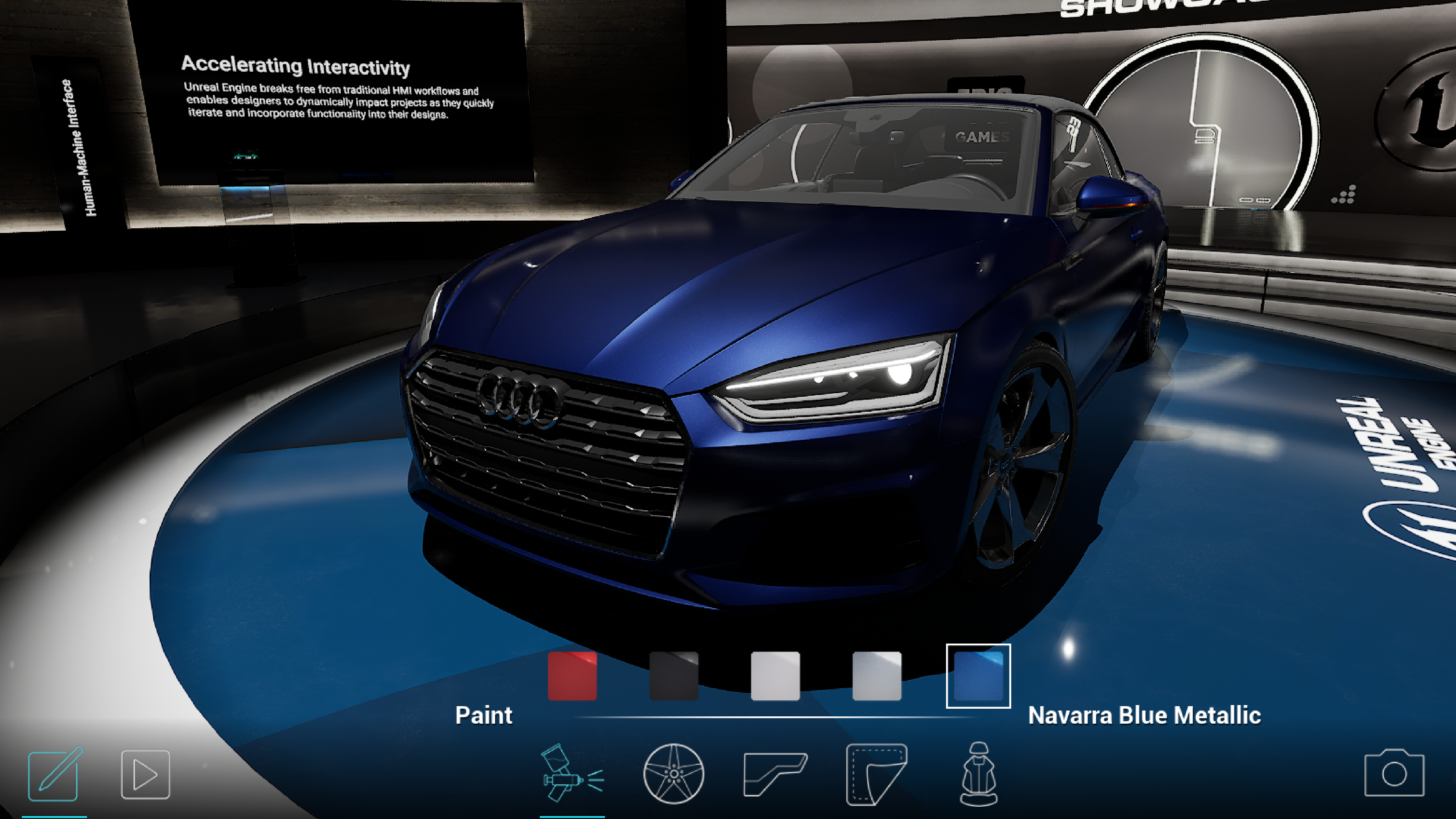Screen dimensions: 1456x819
Task: Choose the black paint swatch
Action: click(673, 676)
